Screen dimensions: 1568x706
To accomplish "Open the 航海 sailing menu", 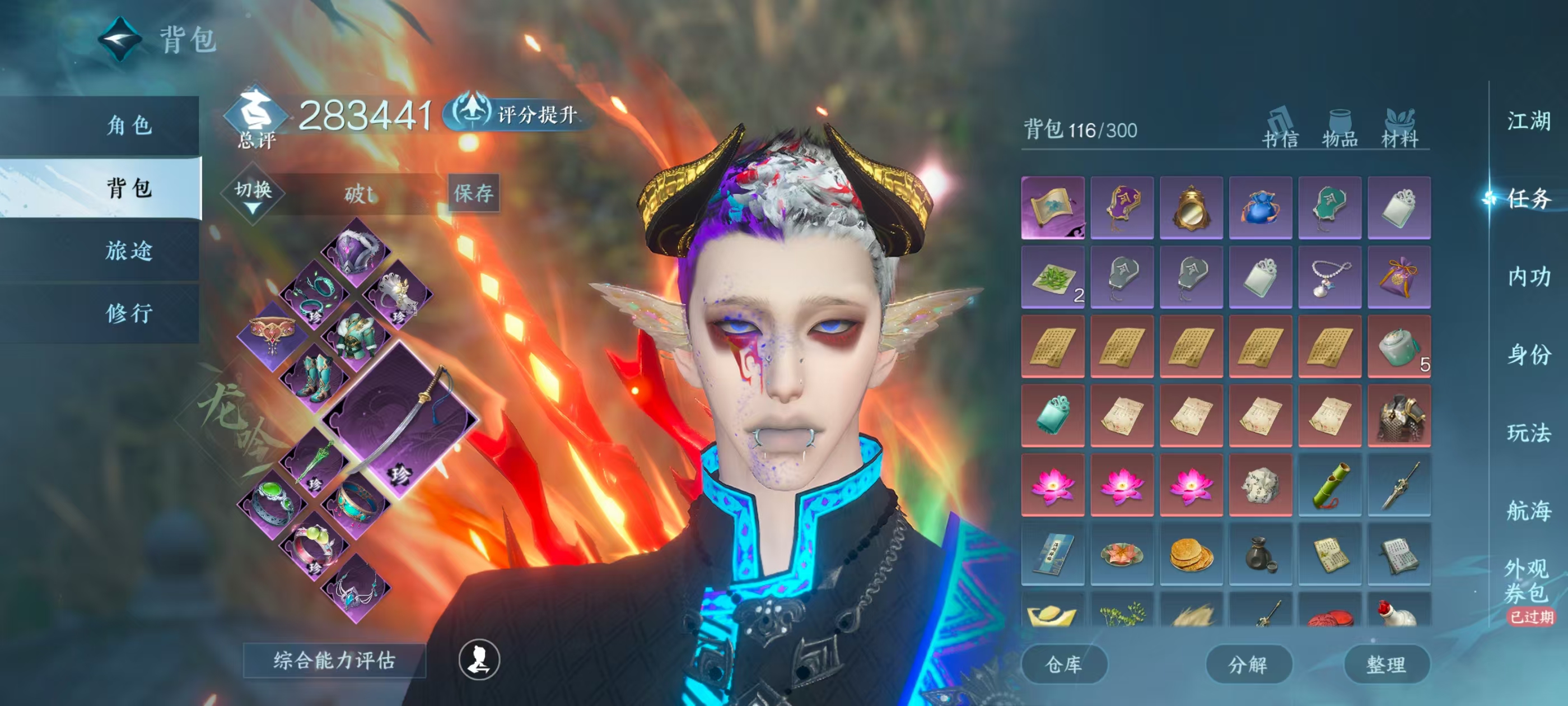I will click(1528, 510).
